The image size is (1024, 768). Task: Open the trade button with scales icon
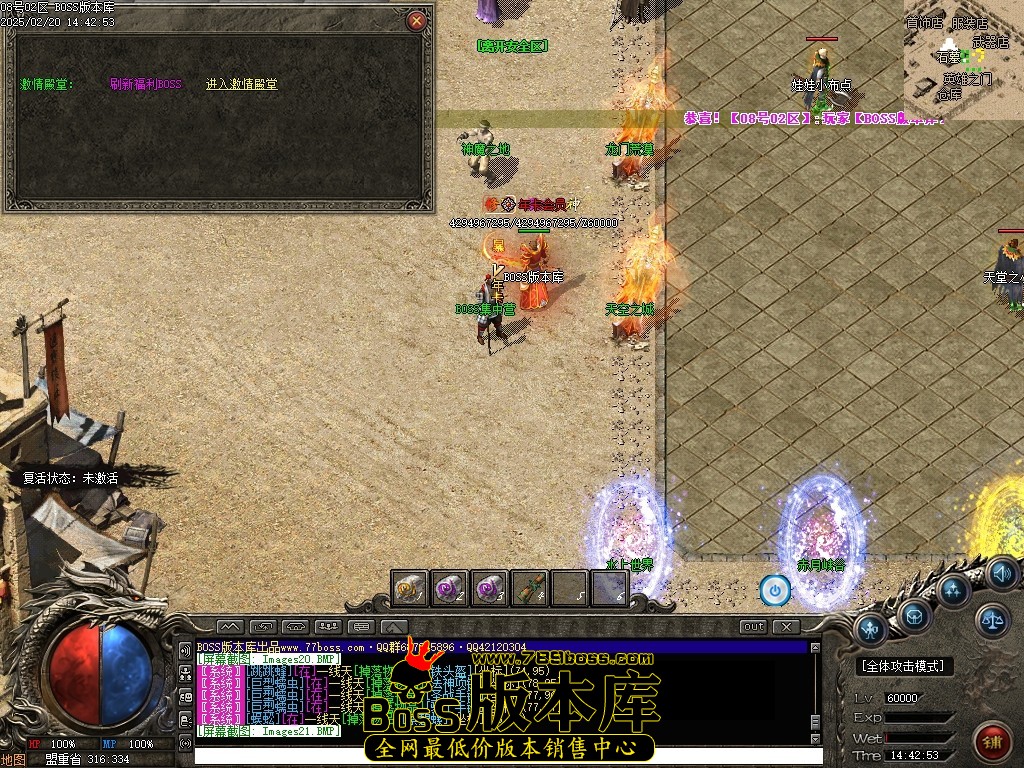point(992,620)
